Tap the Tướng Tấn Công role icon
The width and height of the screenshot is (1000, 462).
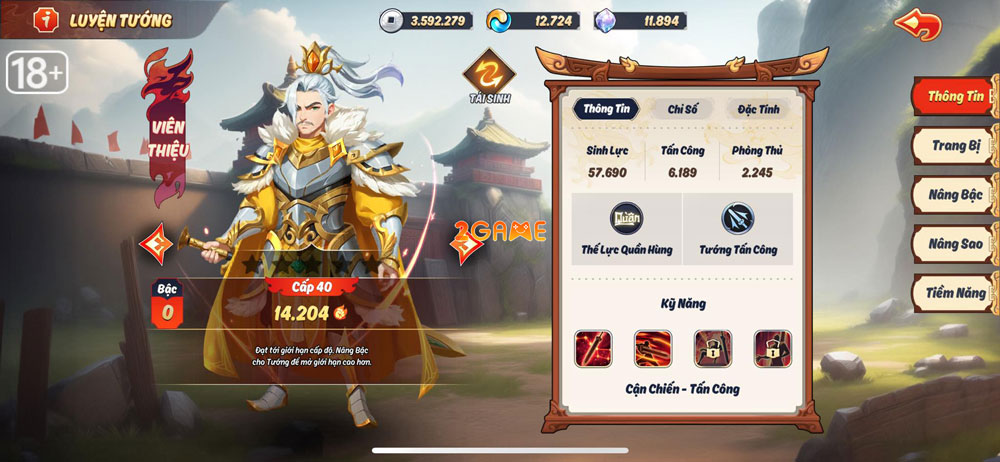coord(738,219)
